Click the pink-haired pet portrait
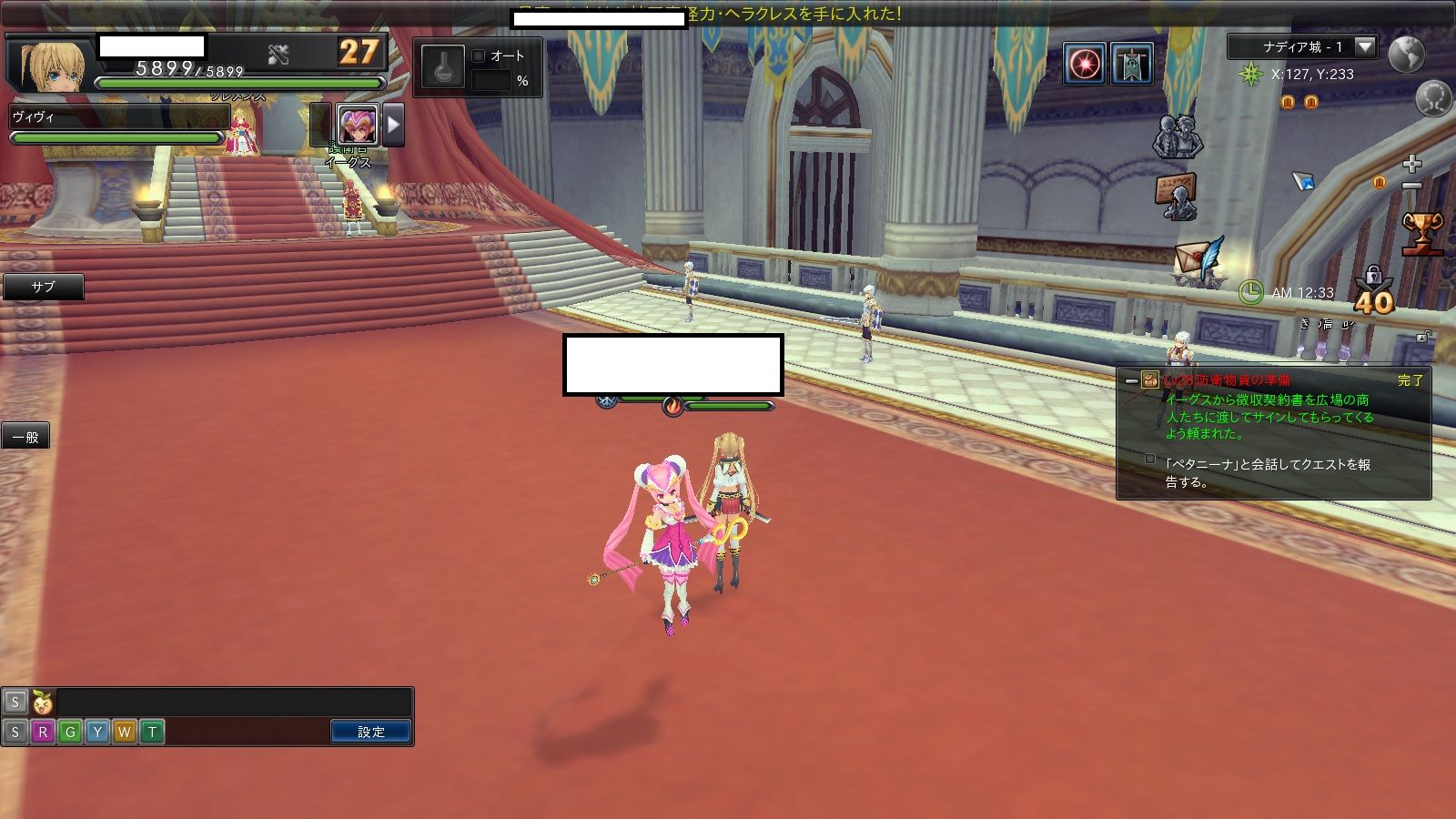Viewport: 1456px width, 819px height. (357, 125)
